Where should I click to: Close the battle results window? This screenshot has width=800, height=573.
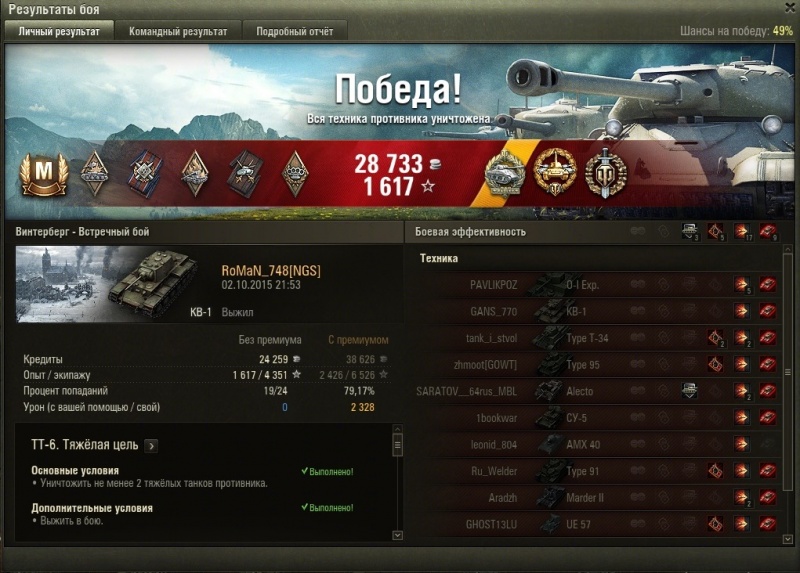788,8
